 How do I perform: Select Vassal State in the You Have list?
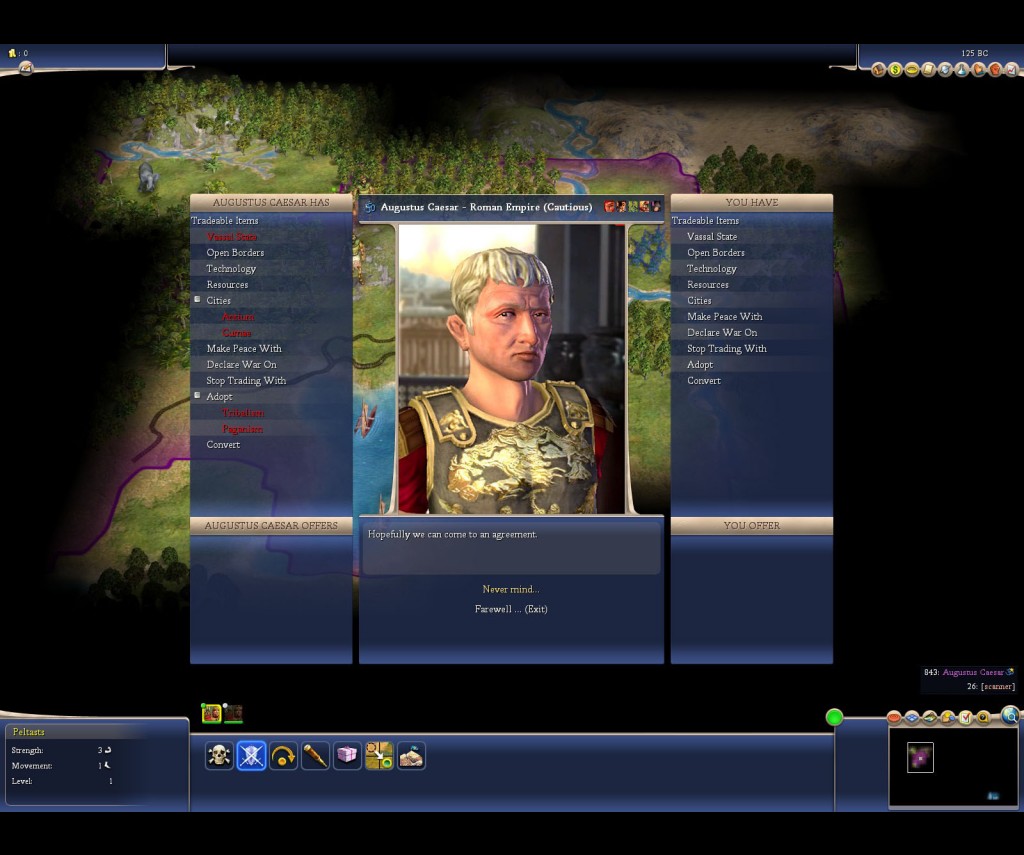(711, 237)
